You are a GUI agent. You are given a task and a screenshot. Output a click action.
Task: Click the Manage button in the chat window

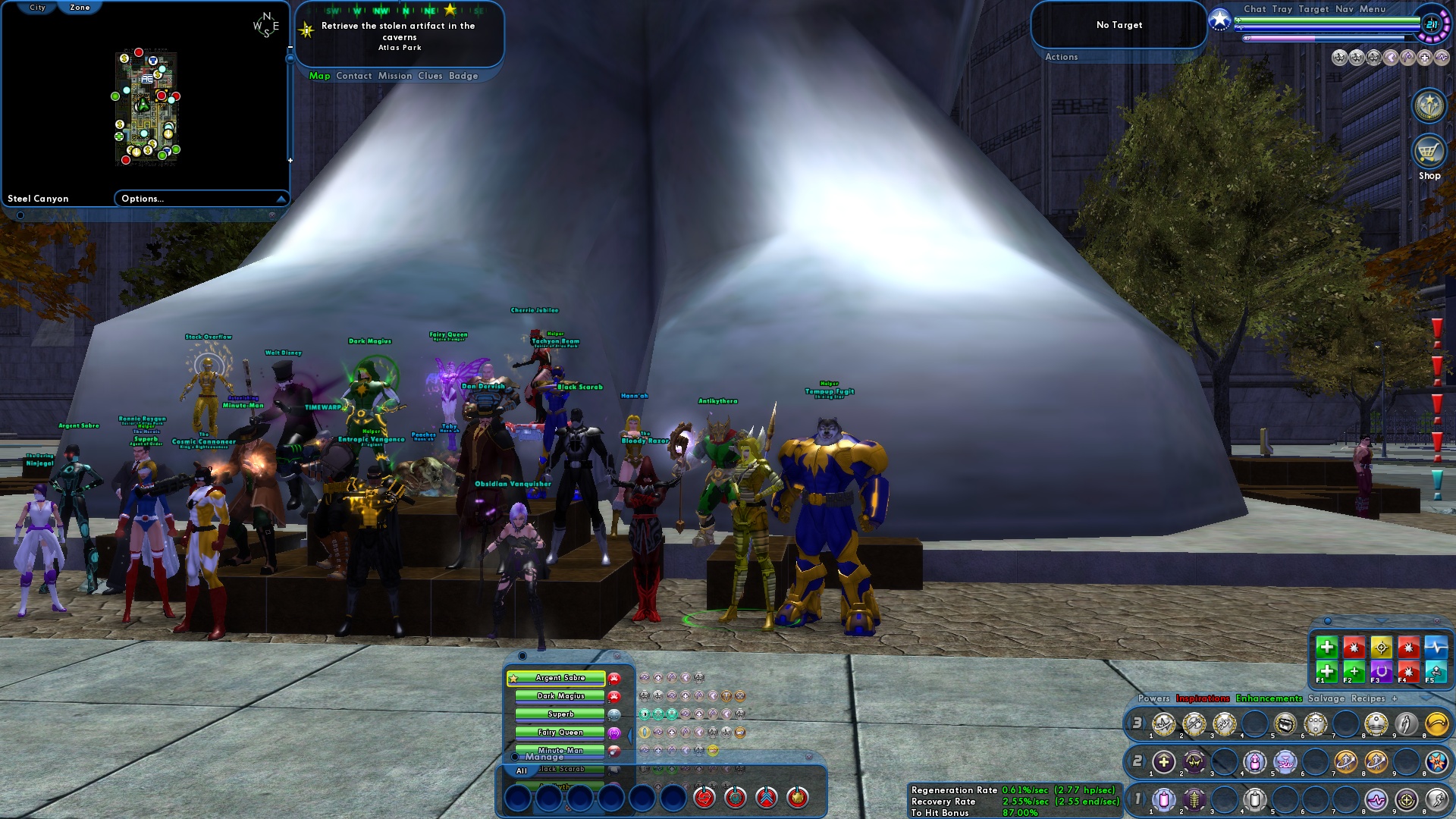coord(544,757)
